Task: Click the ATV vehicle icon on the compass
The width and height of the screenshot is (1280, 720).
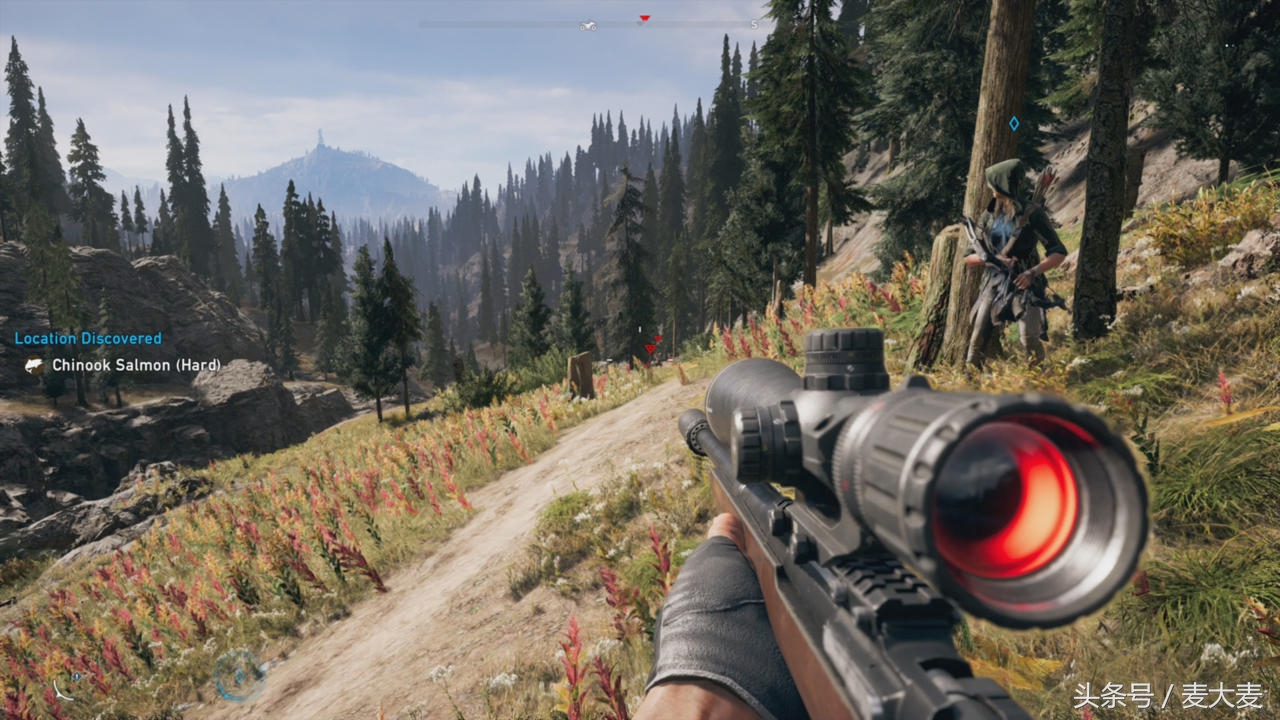Action: (588, 25)
